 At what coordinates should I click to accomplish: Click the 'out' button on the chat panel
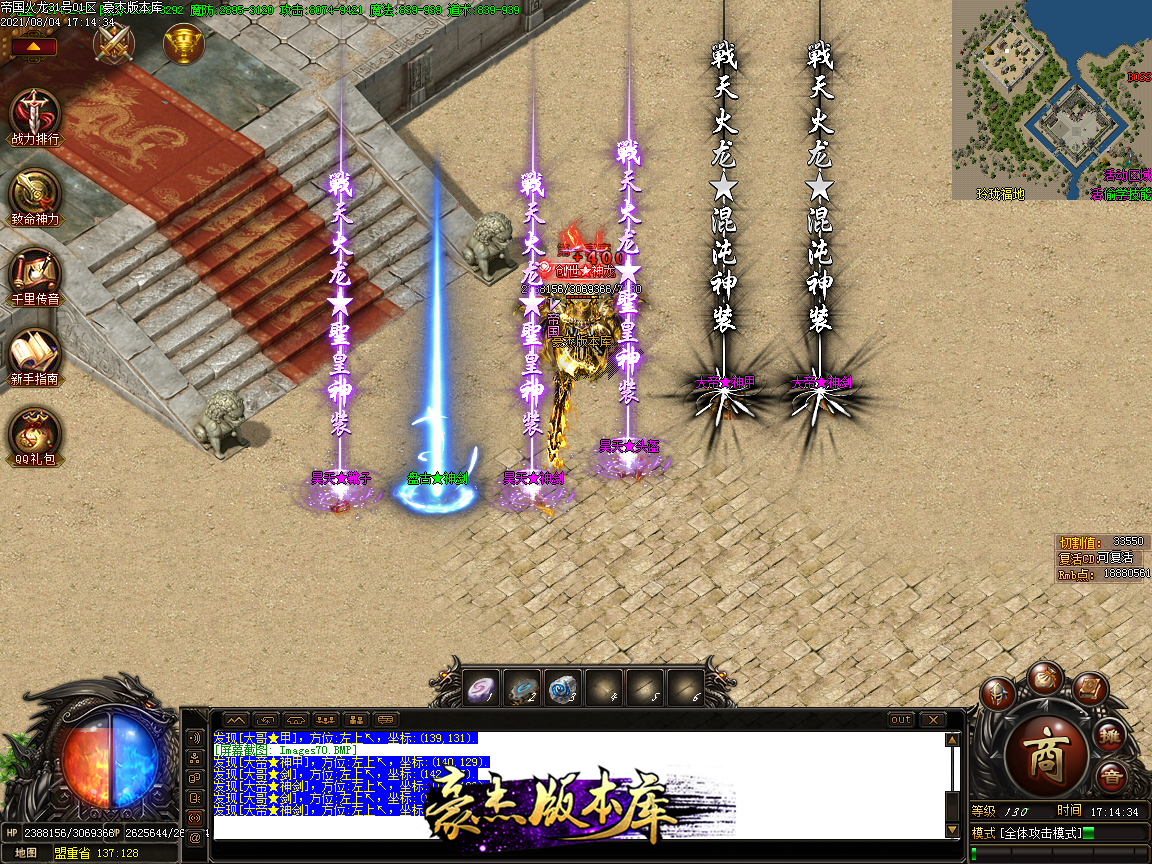click(901, 720)
